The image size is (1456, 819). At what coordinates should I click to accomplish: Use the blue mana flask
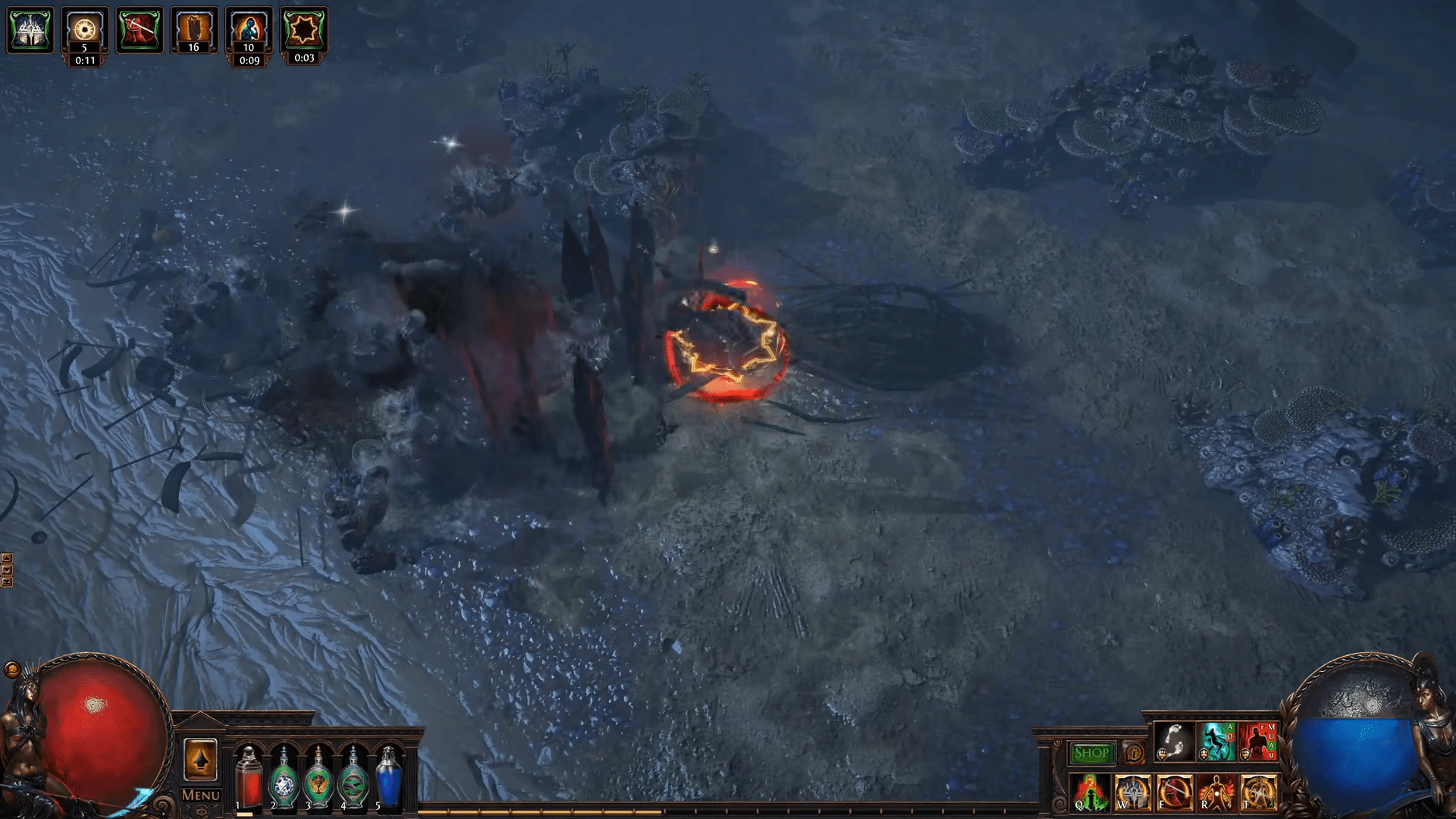point(388,778)
